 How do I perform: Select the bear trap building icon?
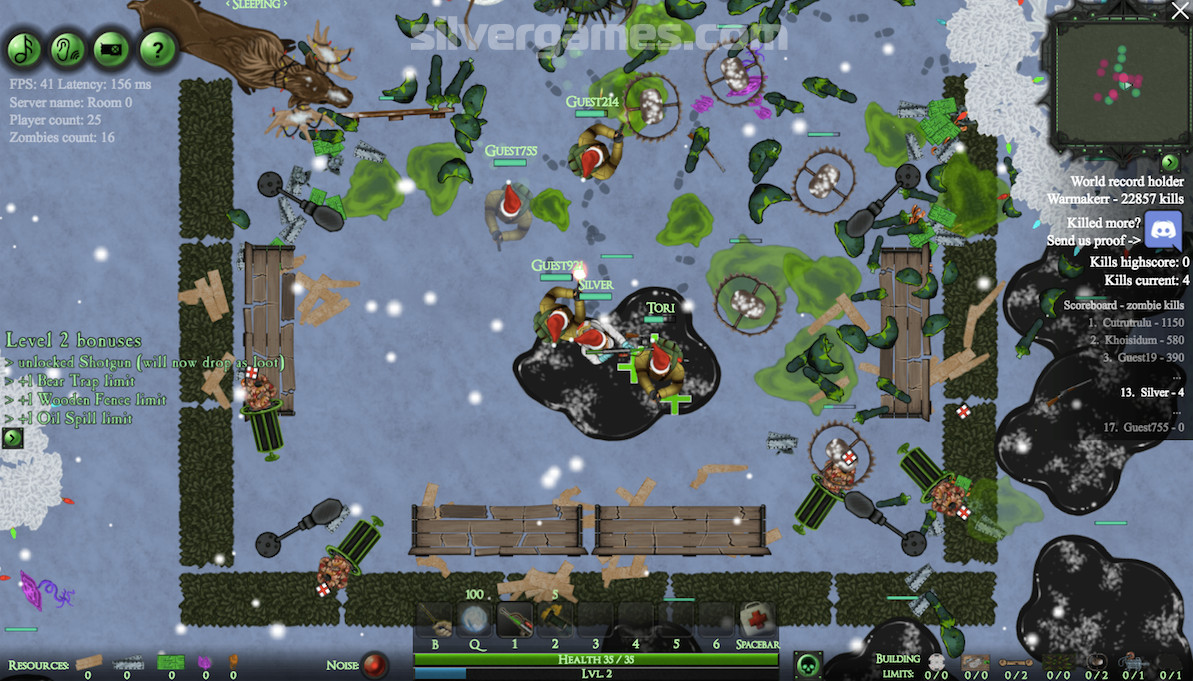1097,662
